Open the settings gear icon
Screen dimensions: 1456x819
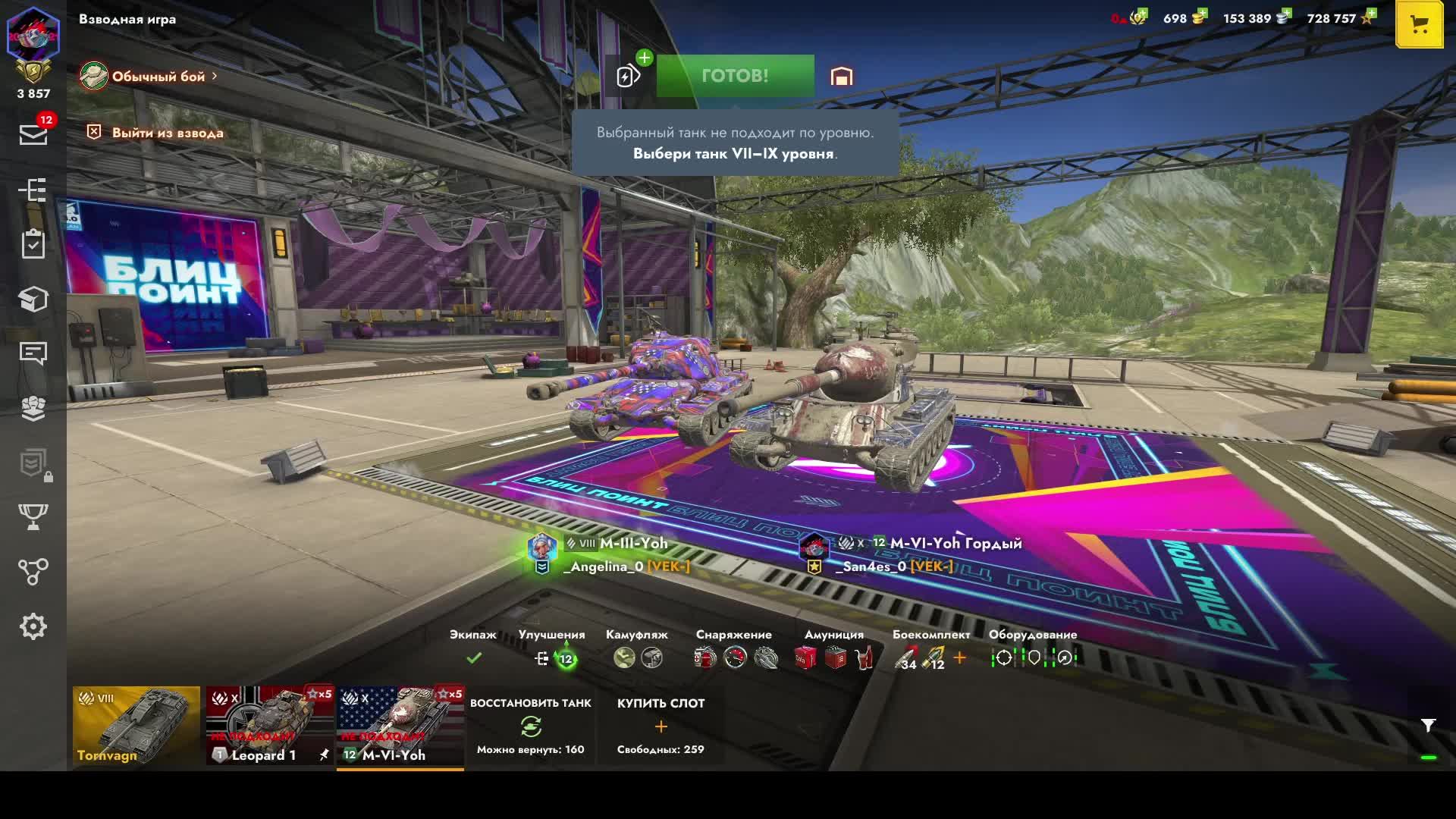pos(33,626)
